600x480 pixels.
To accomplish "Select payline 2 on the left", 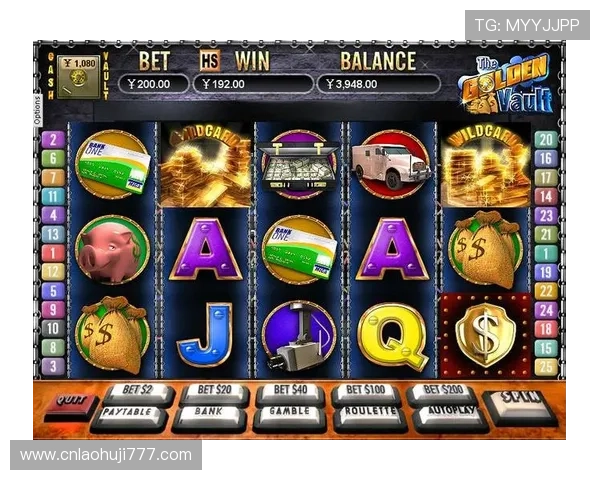I will [x=52, y=140].
